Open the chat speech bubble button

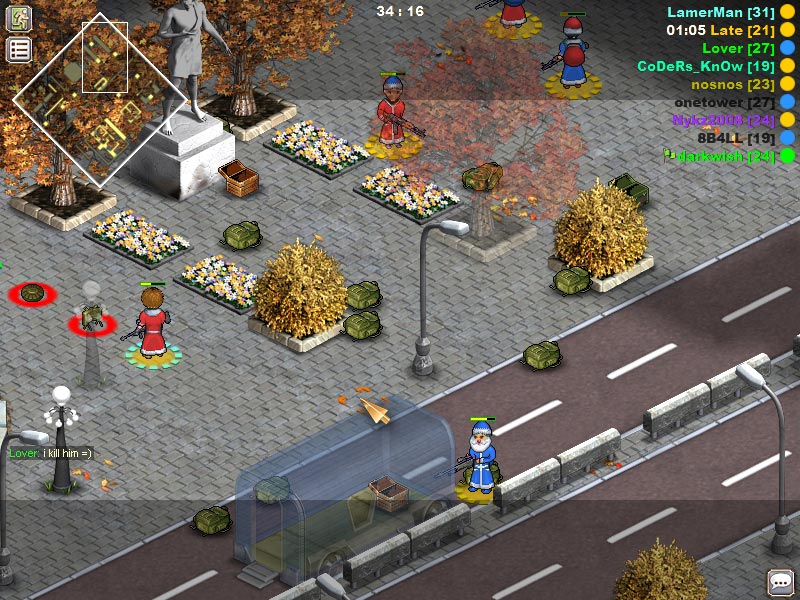[x=780, y=582]
